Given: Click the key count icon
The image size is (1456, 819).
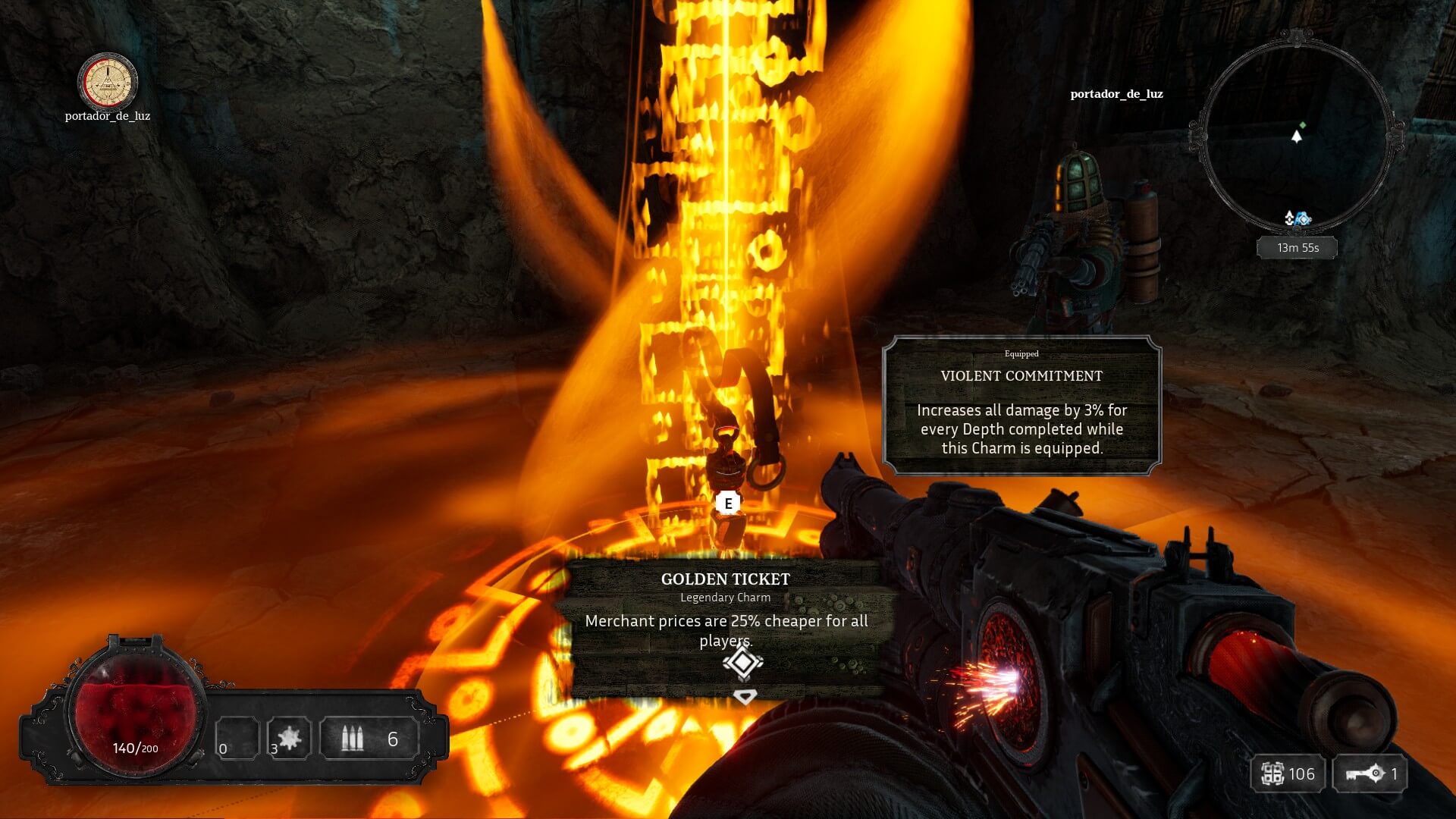Looking at the screenshot, I should tap(1363, 773).
